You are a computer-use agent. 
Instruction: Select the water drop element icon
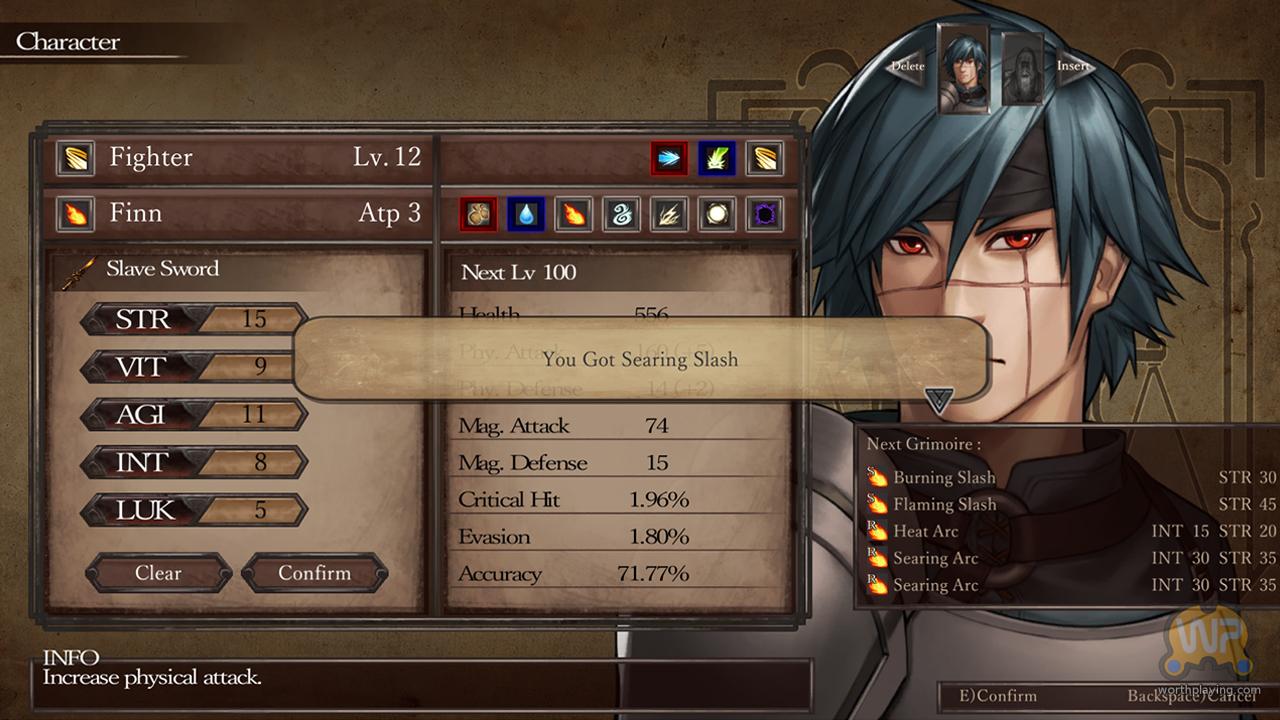(x=525, y=214)
